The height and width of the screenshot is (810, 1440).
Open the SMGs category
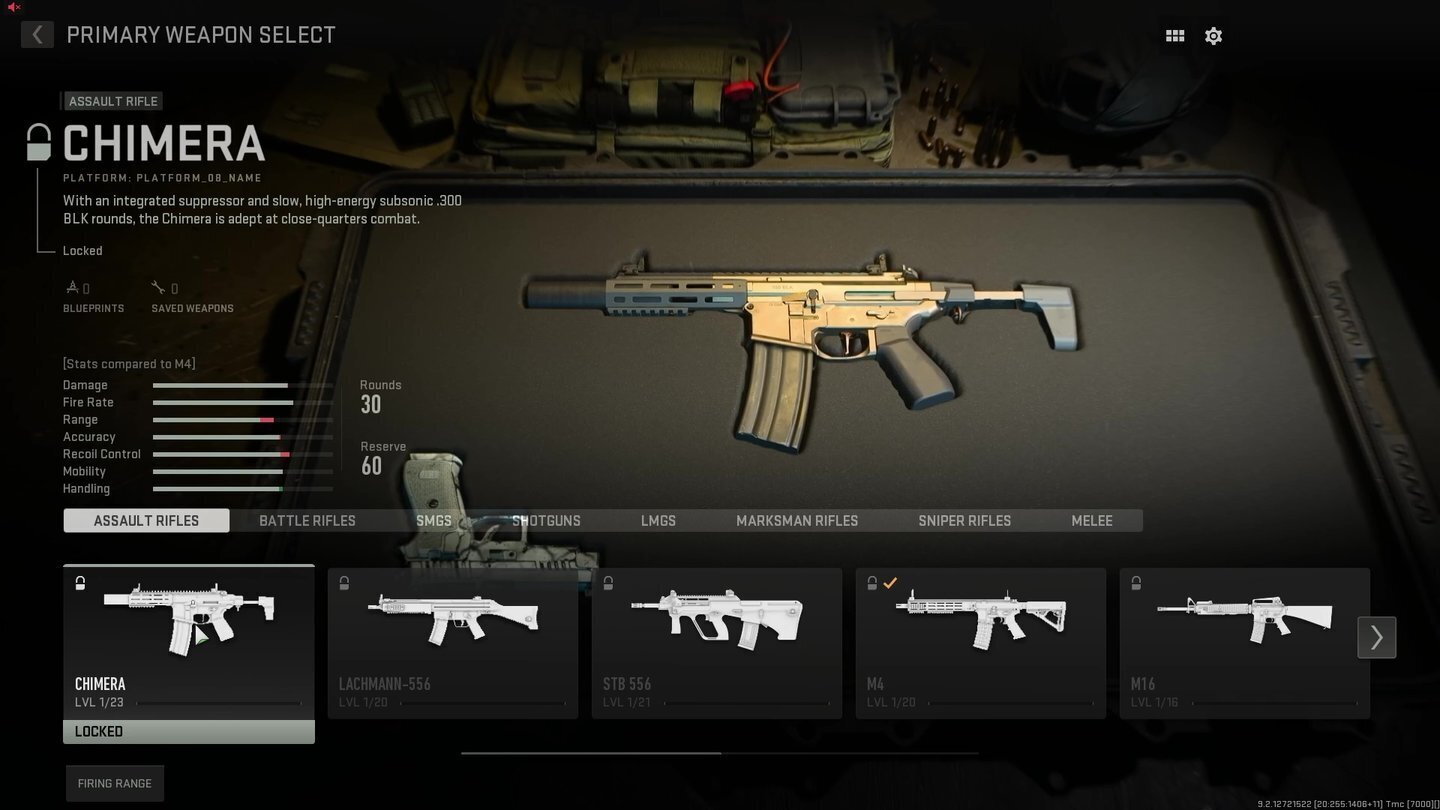(434, 520)
